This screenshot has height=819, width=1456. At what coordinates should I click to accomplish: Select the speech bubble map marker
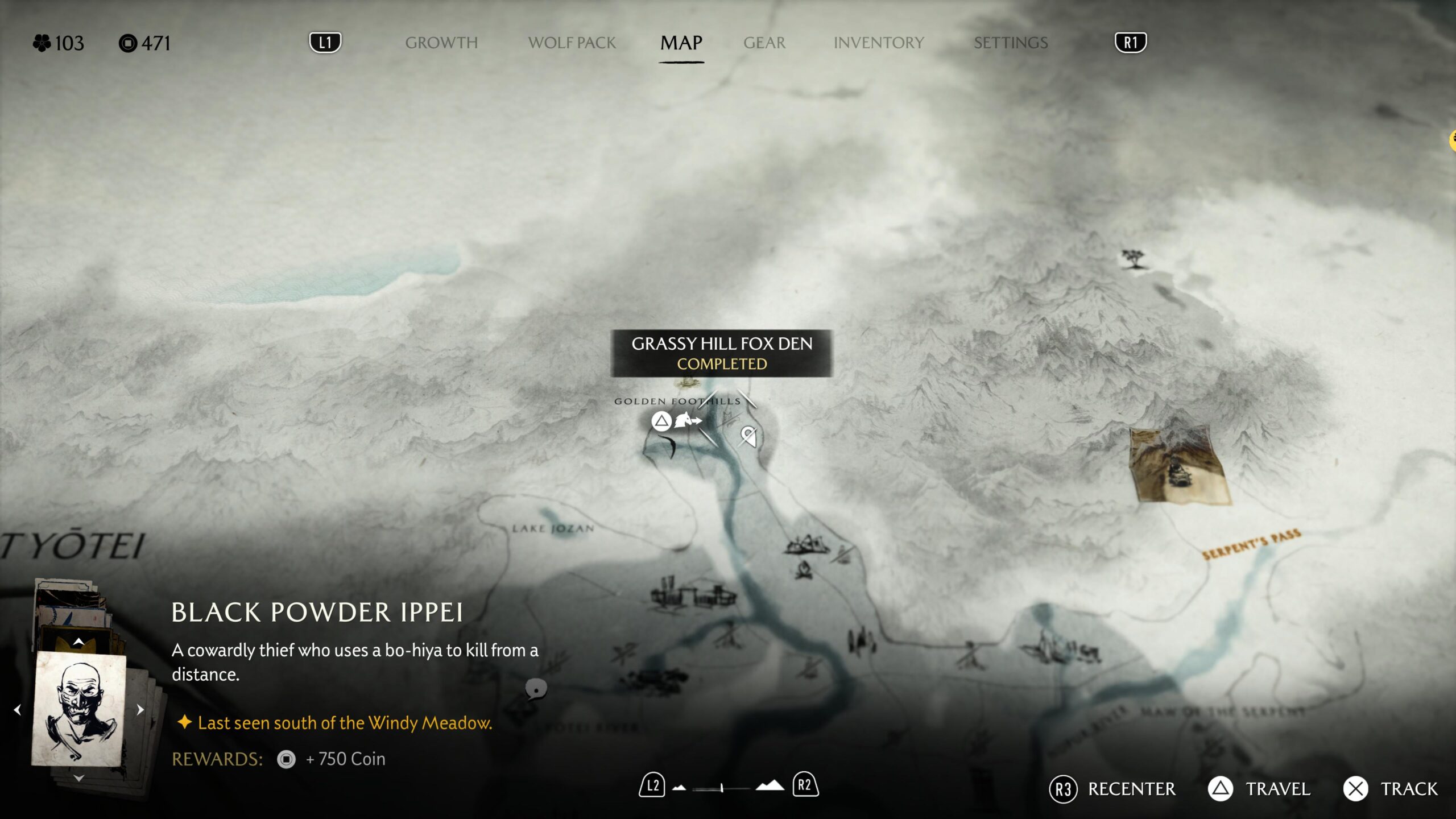(x=536, y=689)
